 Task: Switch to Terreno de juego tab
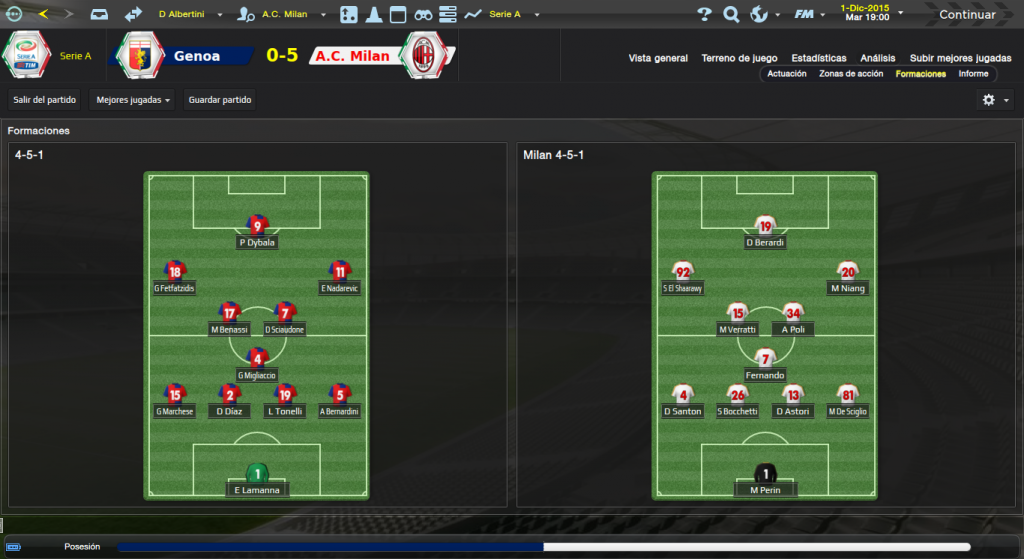click(x=741, y=58)
